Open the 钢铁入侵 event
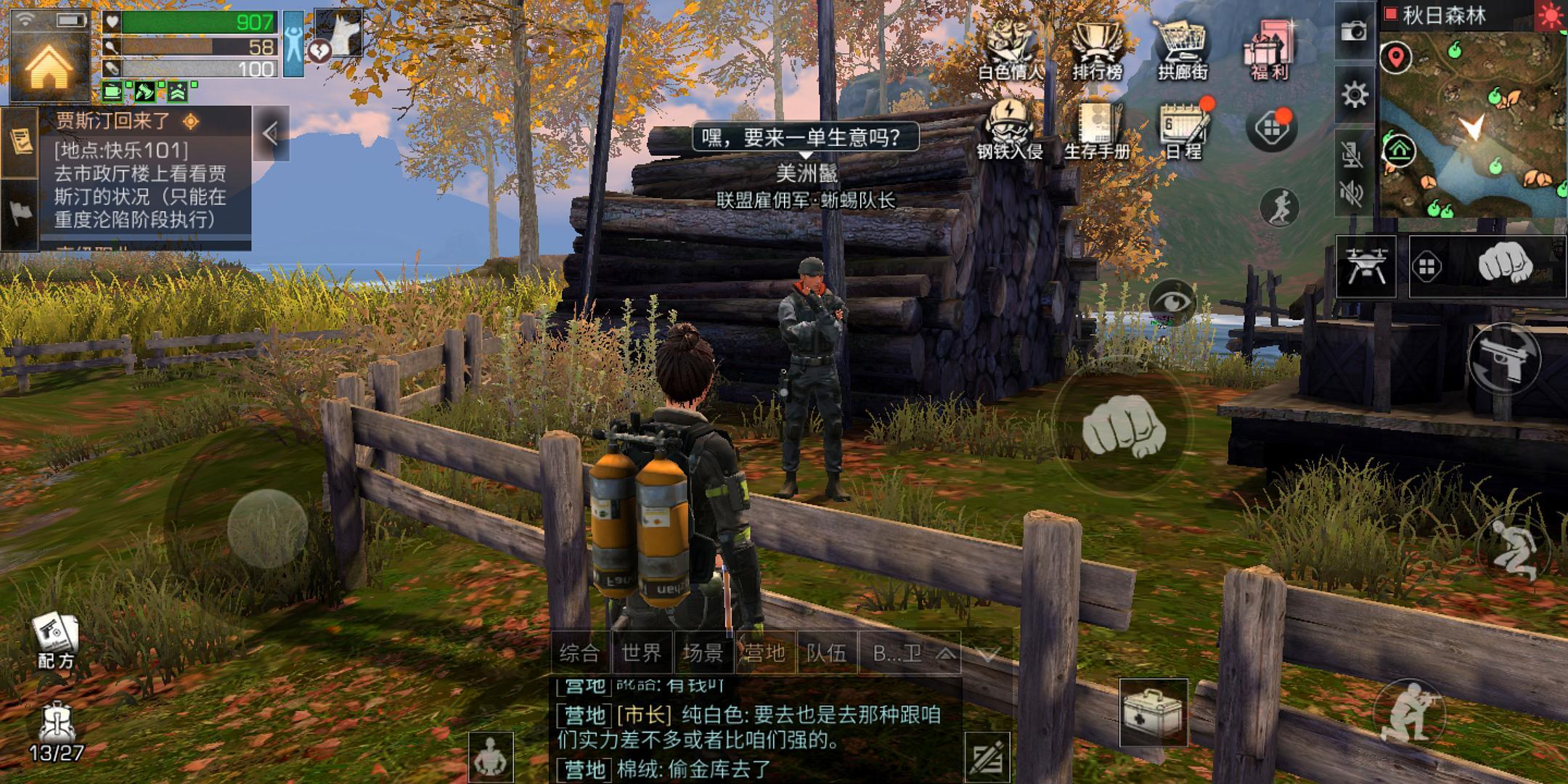Viewport: 1568px width, 784px height. pos(1009,129)
